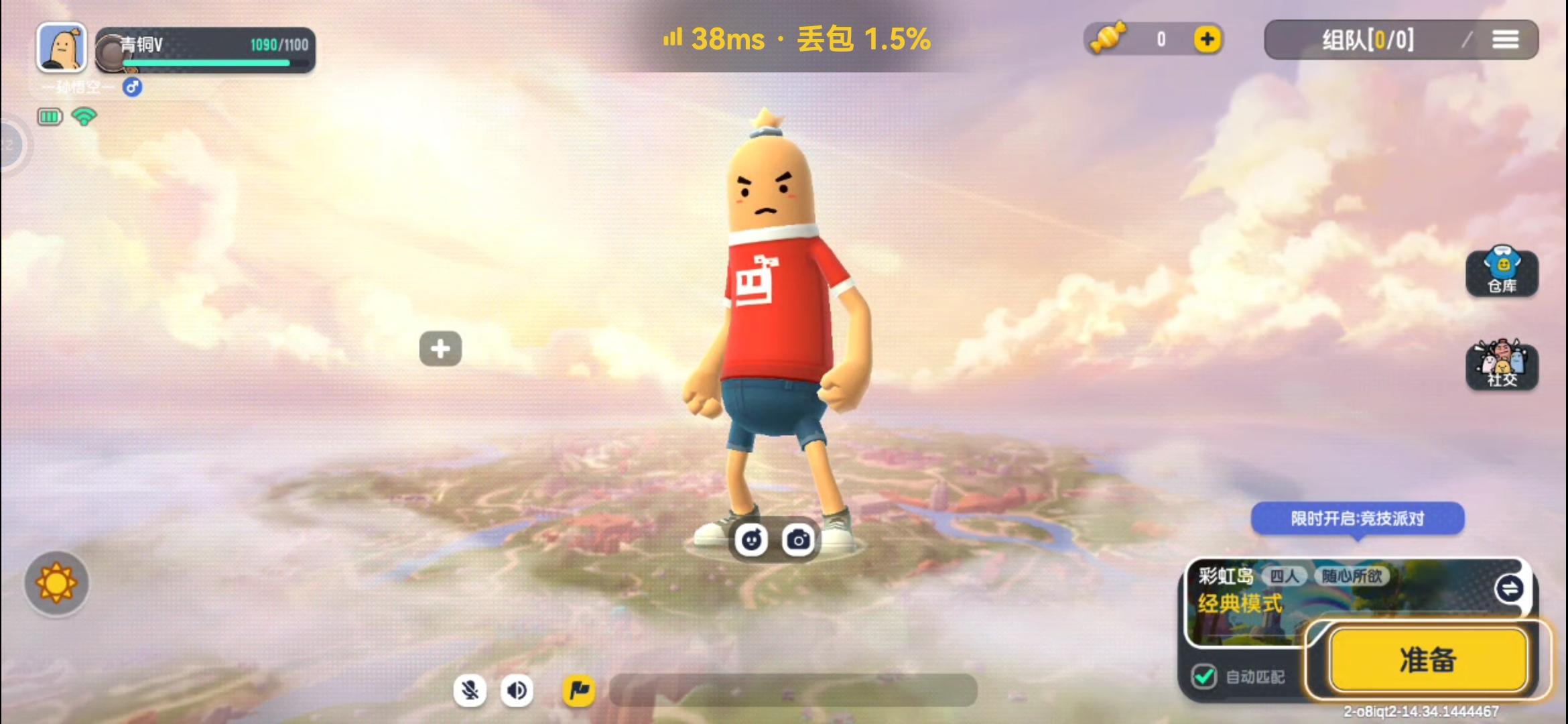Open the sun weather icon at bottom left
This screenshot has height=724, width=1568.
click(x=56, y=583)
